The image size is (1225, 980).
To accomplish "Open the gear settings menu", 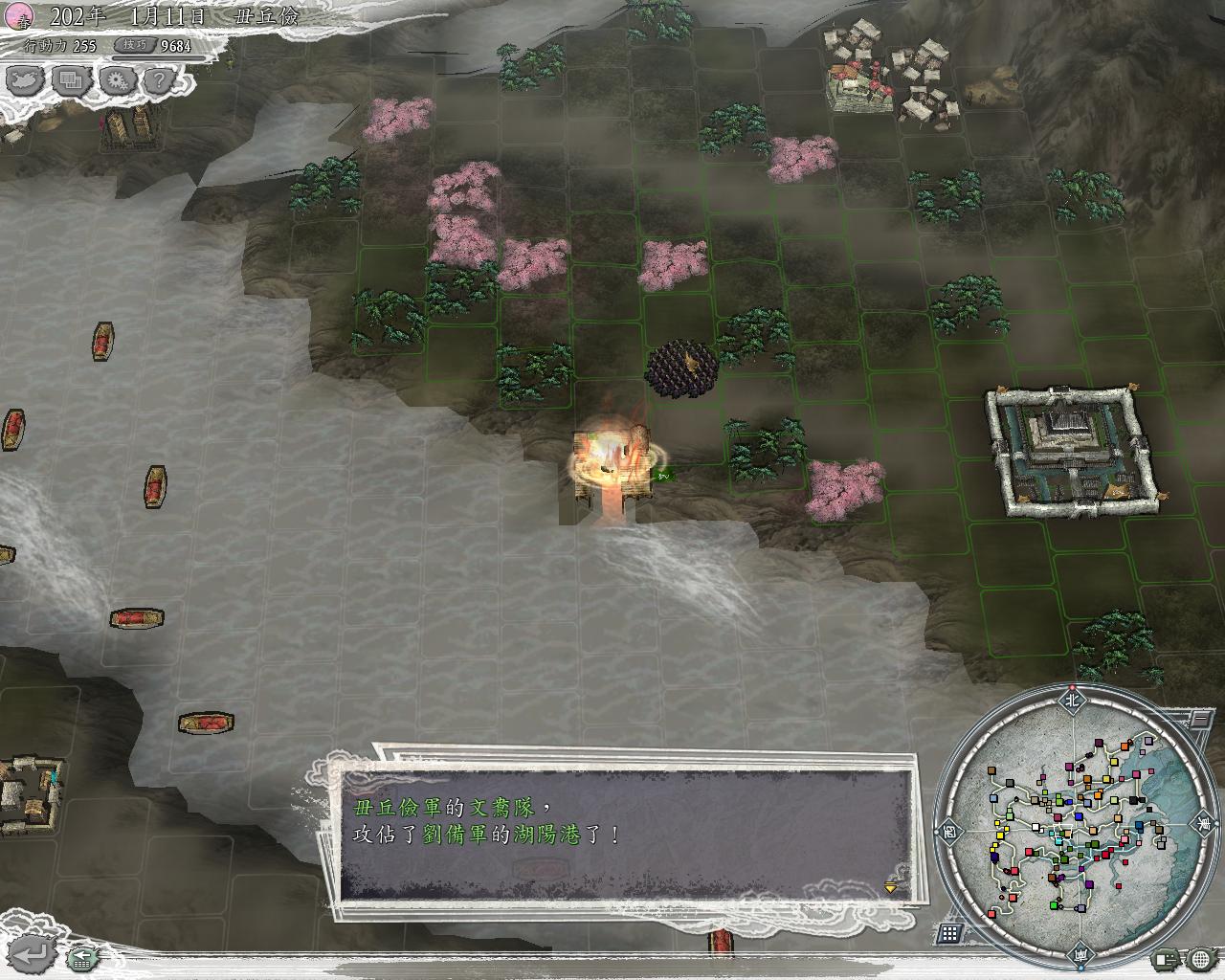I will pyautogui.click(x=116, y=79).
